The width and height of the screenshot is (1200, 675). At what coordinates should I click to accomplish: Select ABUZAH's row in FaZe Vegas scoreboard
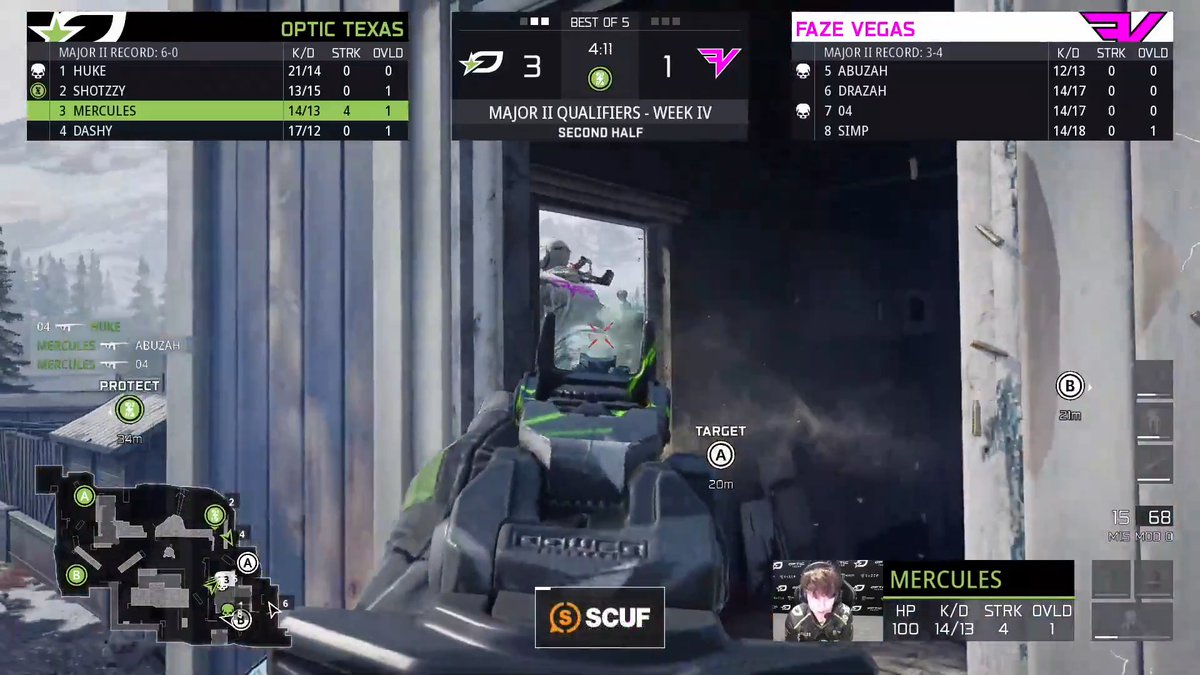tap(982, 71)
